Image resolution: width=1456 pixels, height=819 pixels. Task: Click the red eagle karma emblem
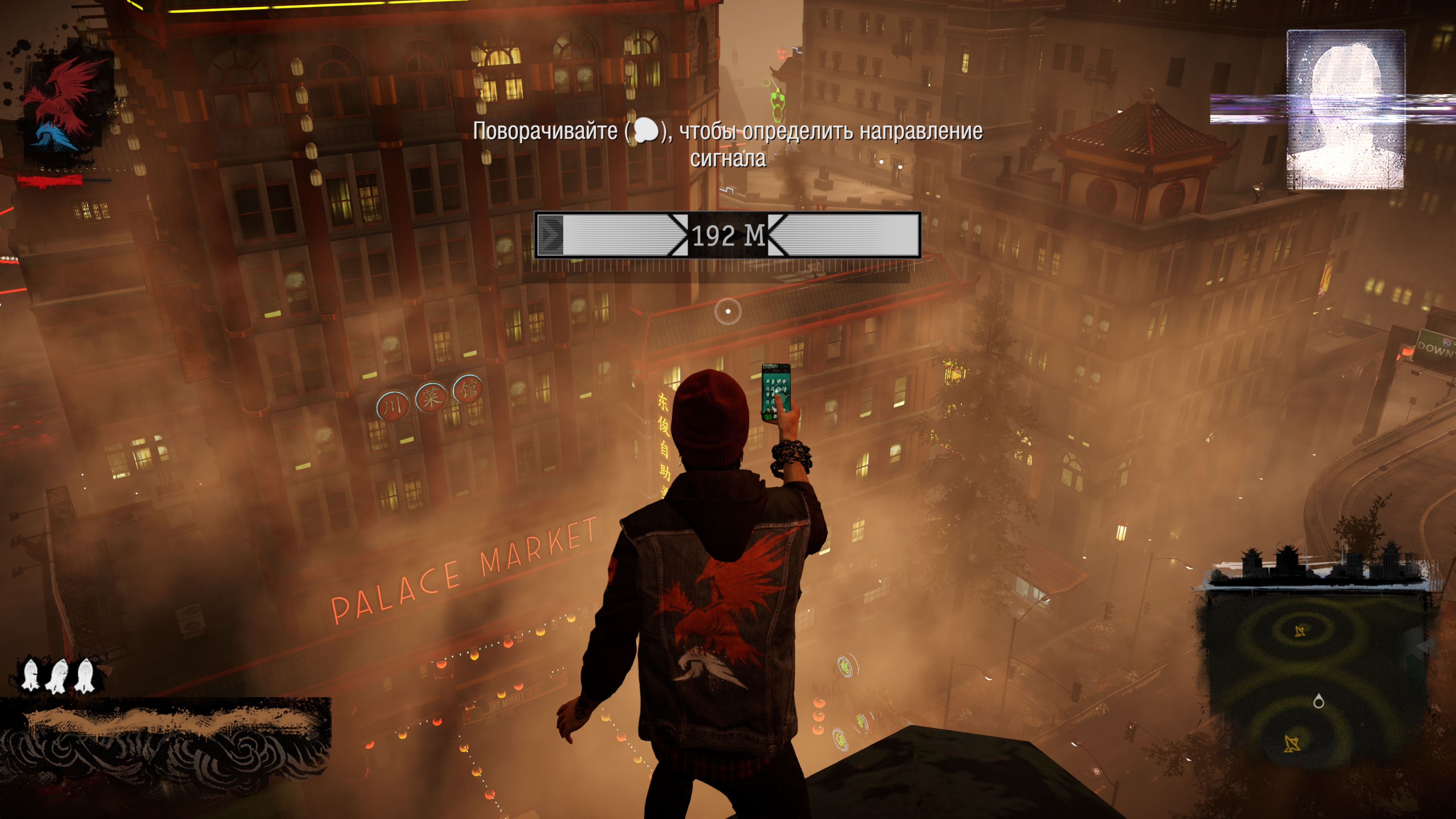63,102
